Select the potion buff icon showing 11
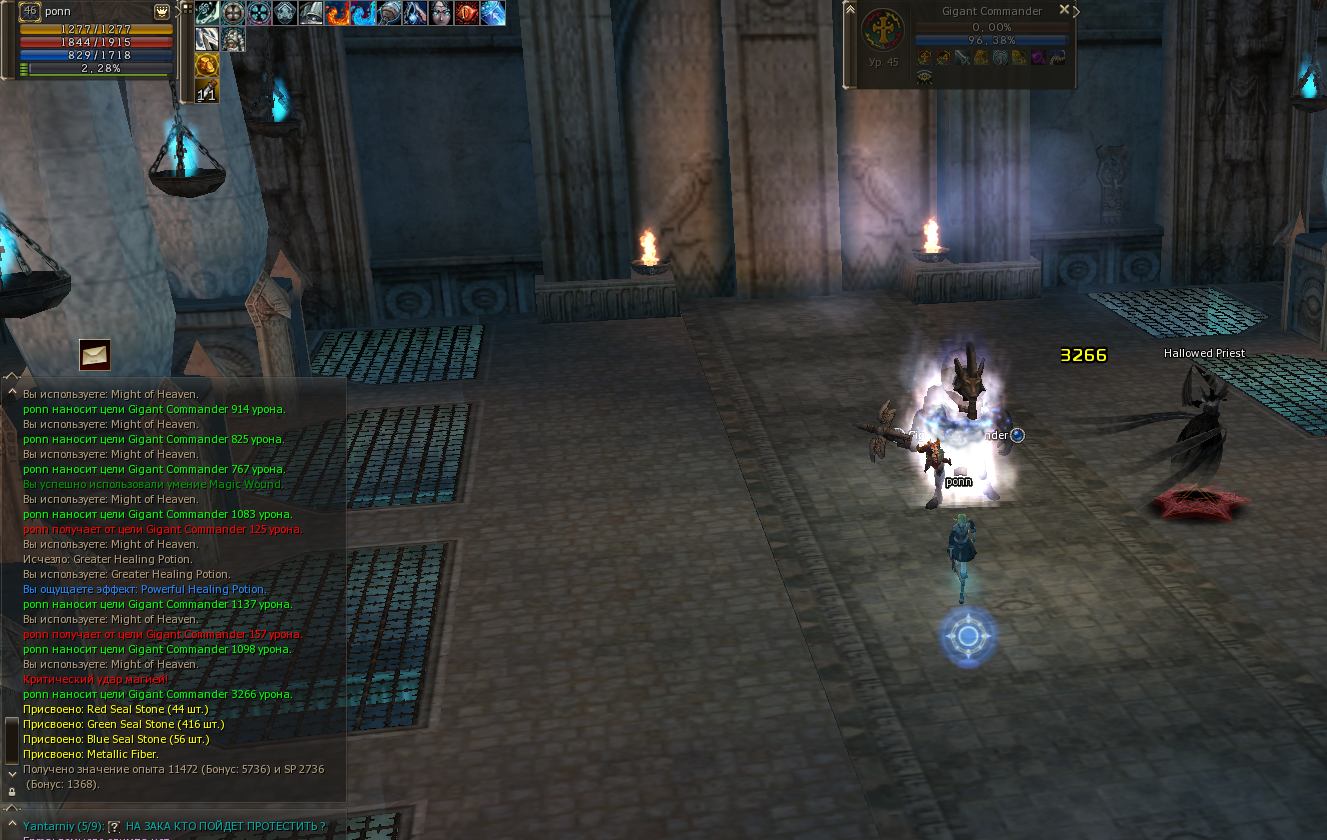 pyautogui.click(x=207, y=92)
